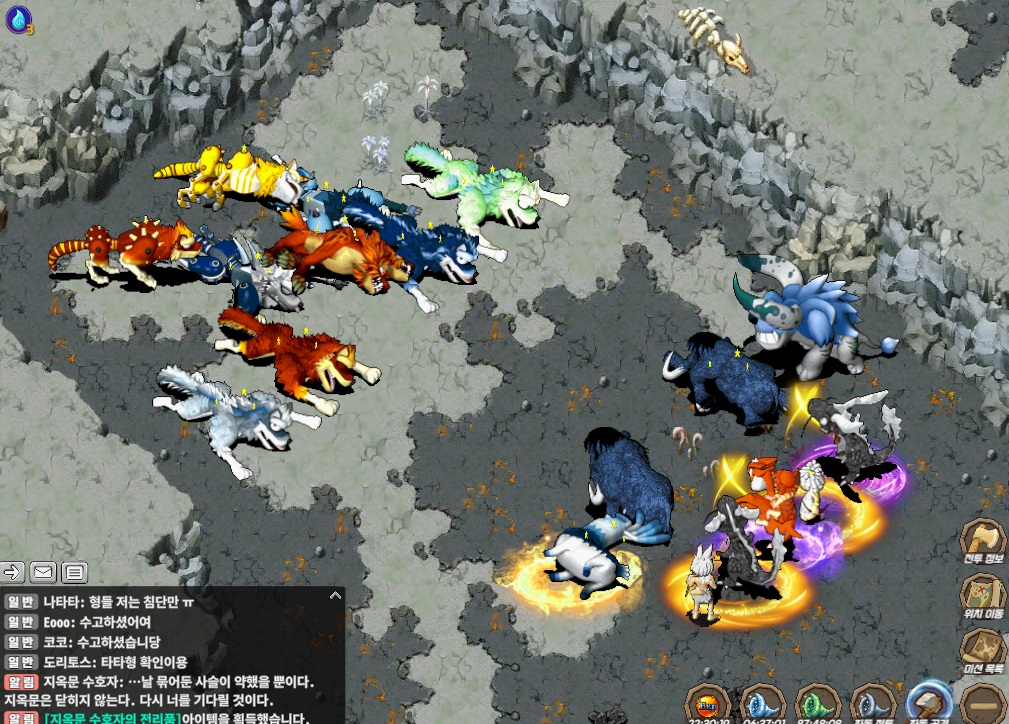
Task: Open the lined list button above chat
Action: coord(73,572)
